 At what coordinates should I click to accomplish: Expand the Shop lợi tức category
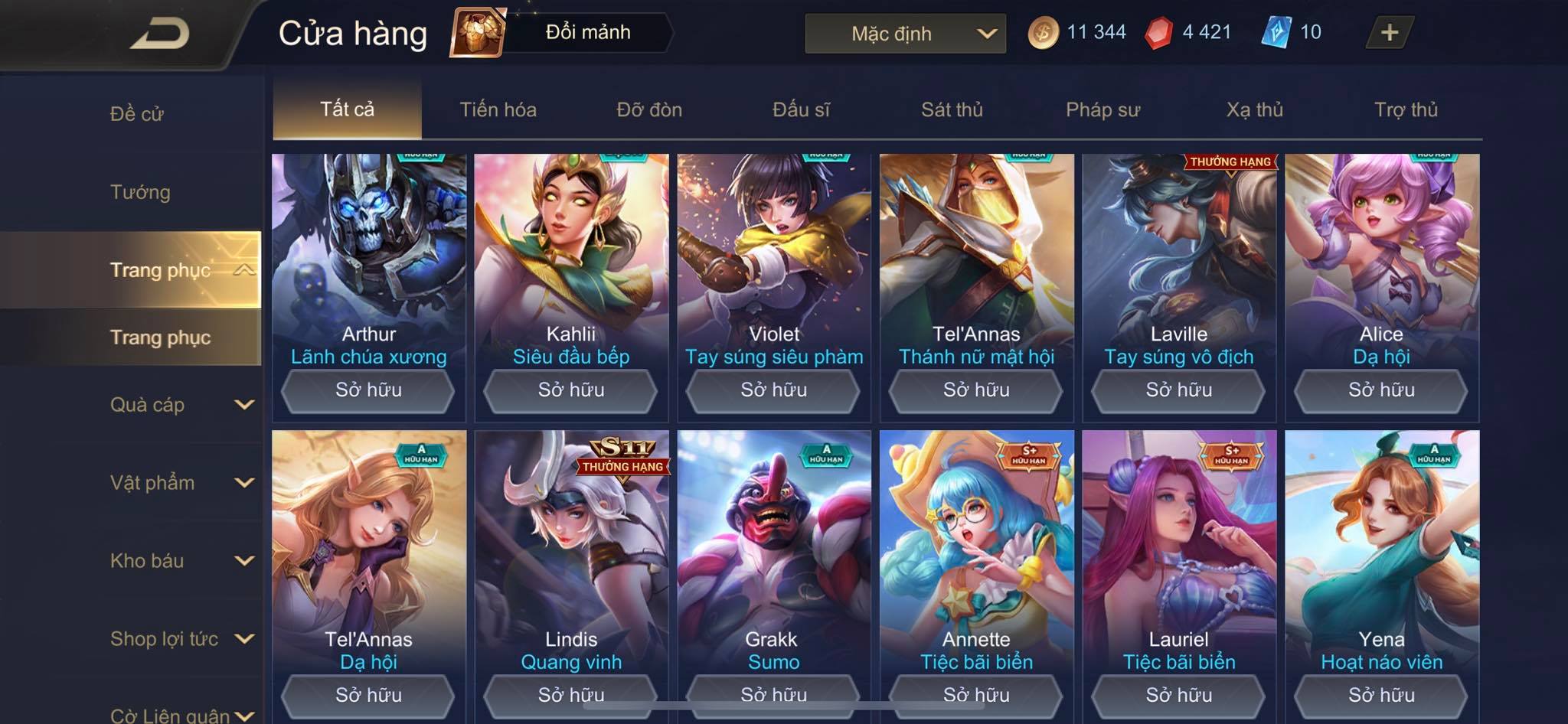[181, 639]
